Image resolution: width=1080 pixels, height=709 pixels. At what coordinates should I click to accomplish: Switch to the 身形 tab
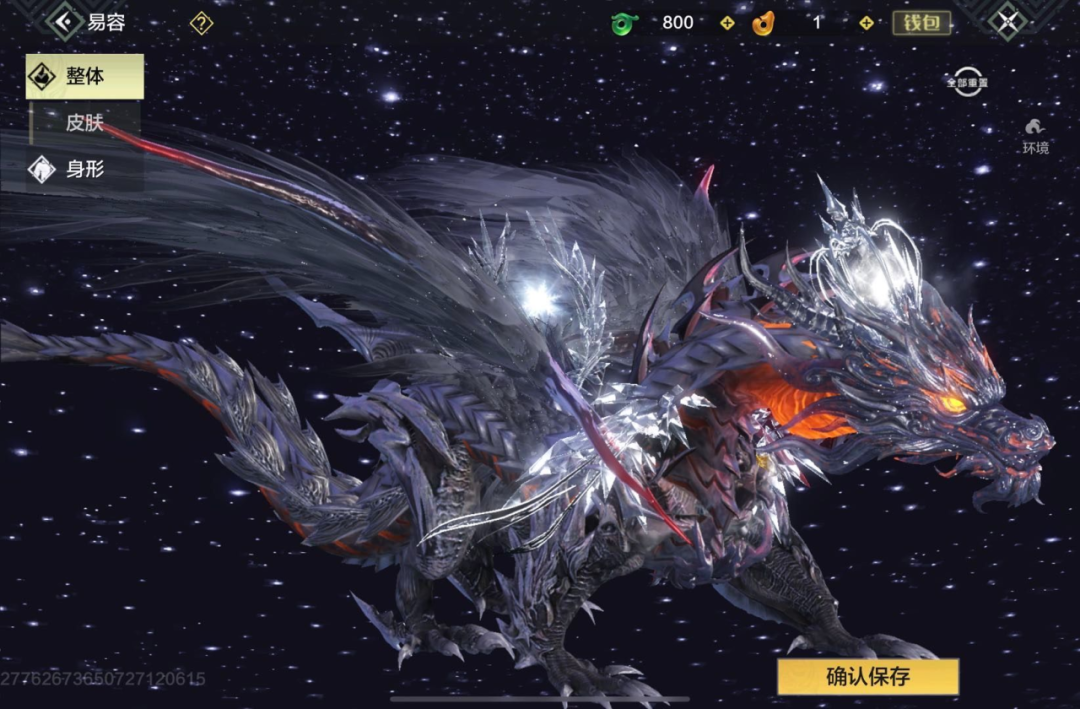(x=85, y=169)
